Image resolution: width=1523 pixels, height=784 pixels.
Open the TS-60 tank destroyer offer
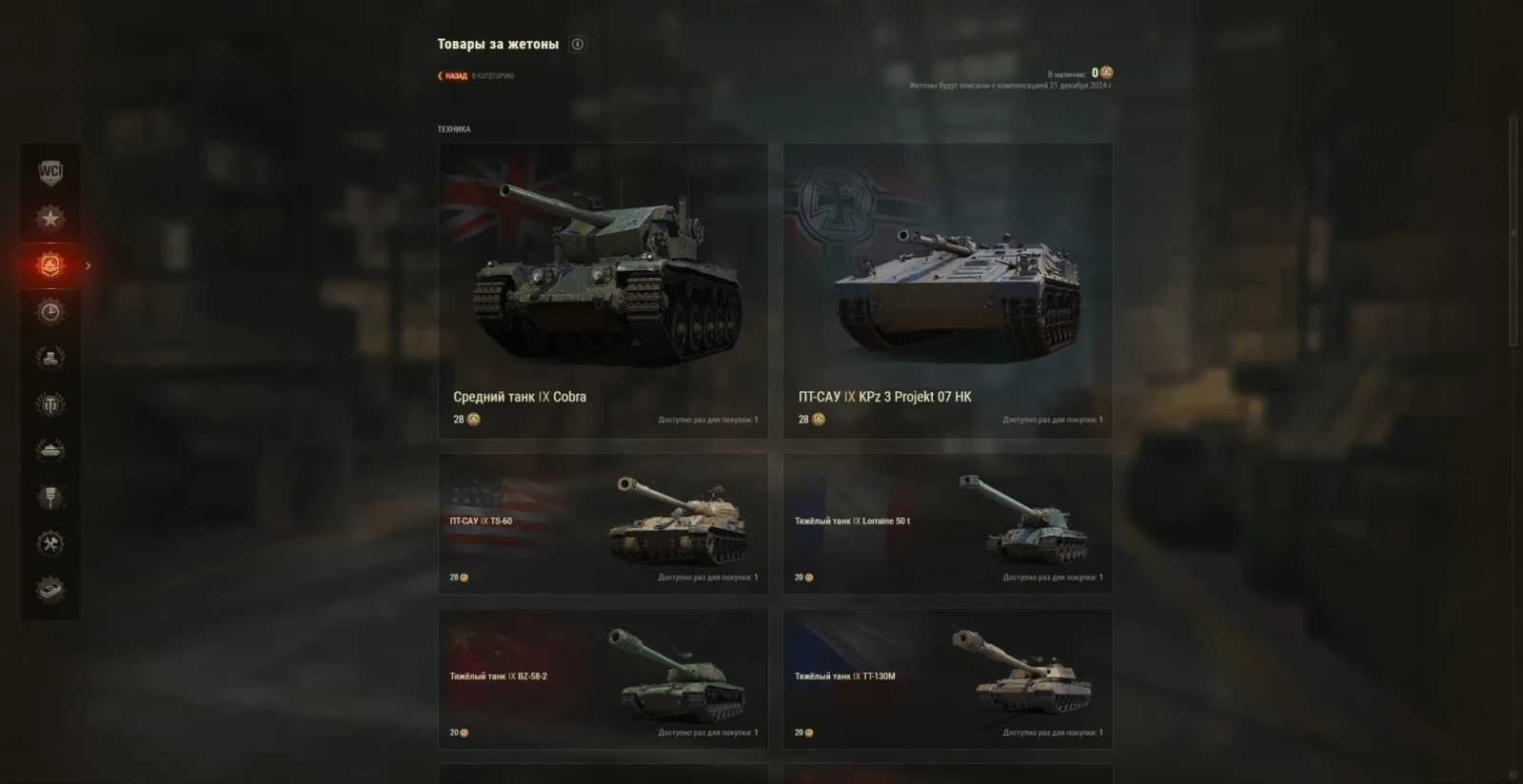point(603,523)
